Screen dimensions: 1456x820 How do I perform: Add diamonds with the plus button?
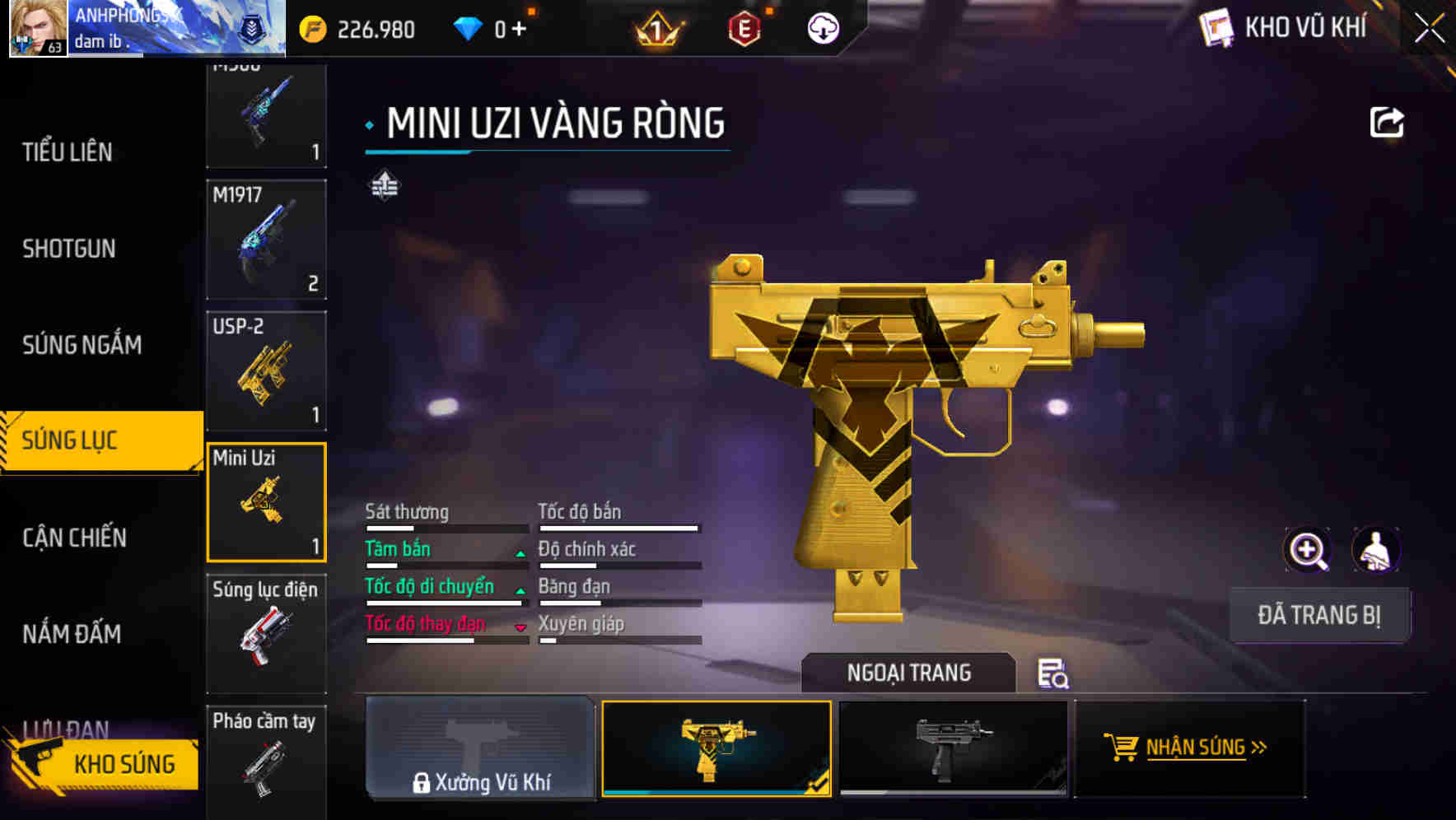pos(519,30)
